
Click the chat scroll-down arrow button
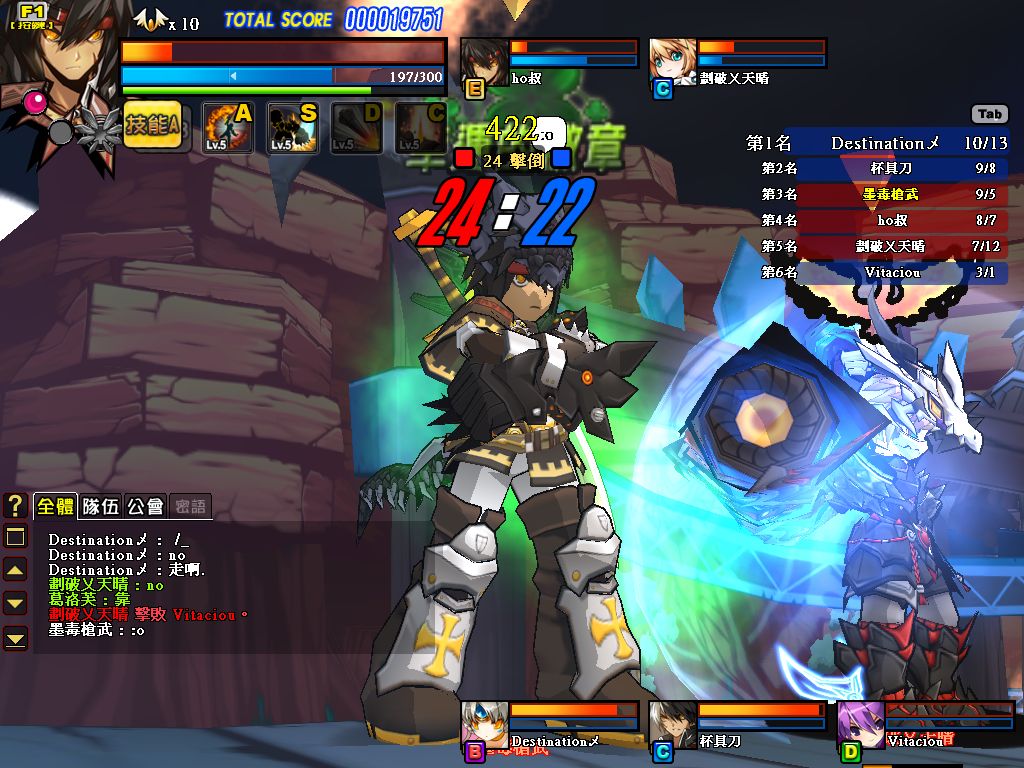click(15, 603)
